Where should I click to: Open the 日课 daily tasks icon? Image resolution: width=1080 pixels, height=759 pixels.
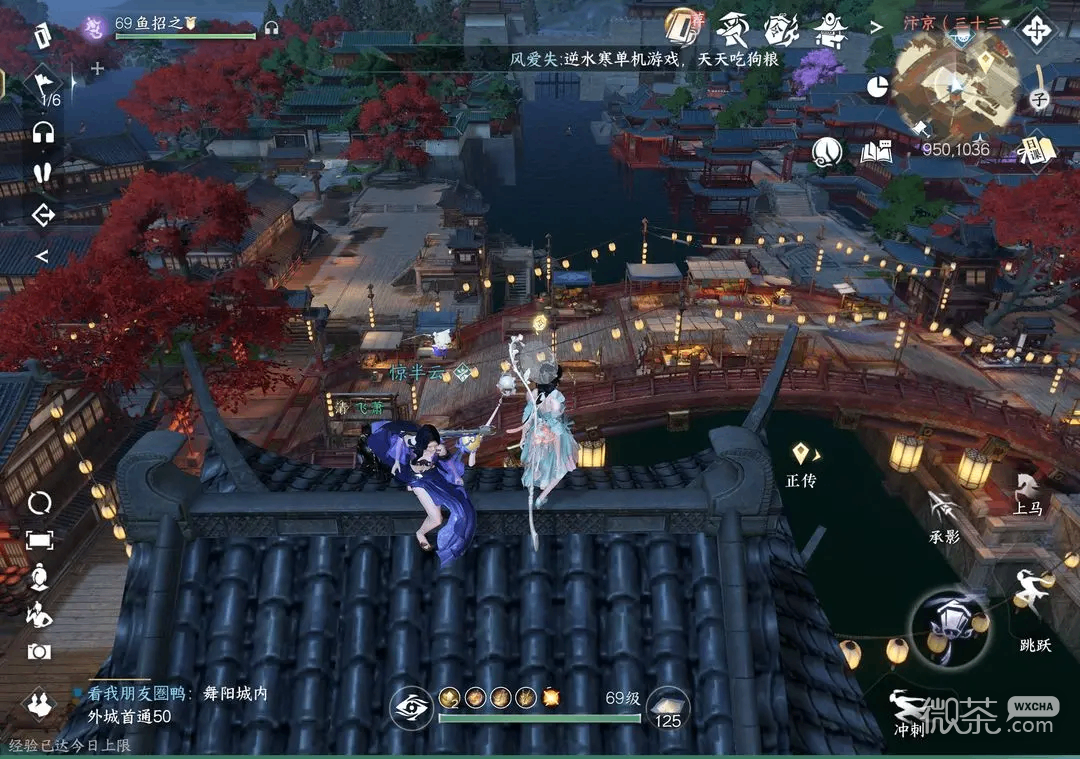[1036, 150]
